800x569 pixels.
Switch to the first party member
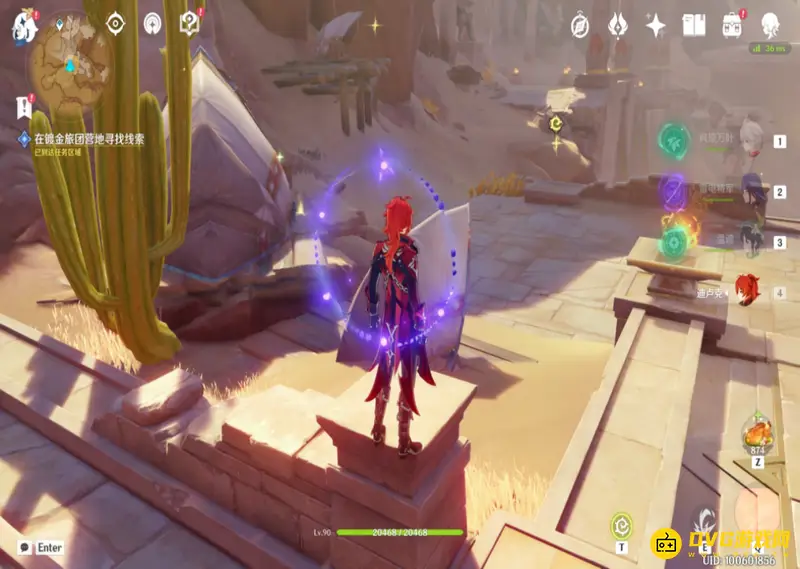coord(752,142)
